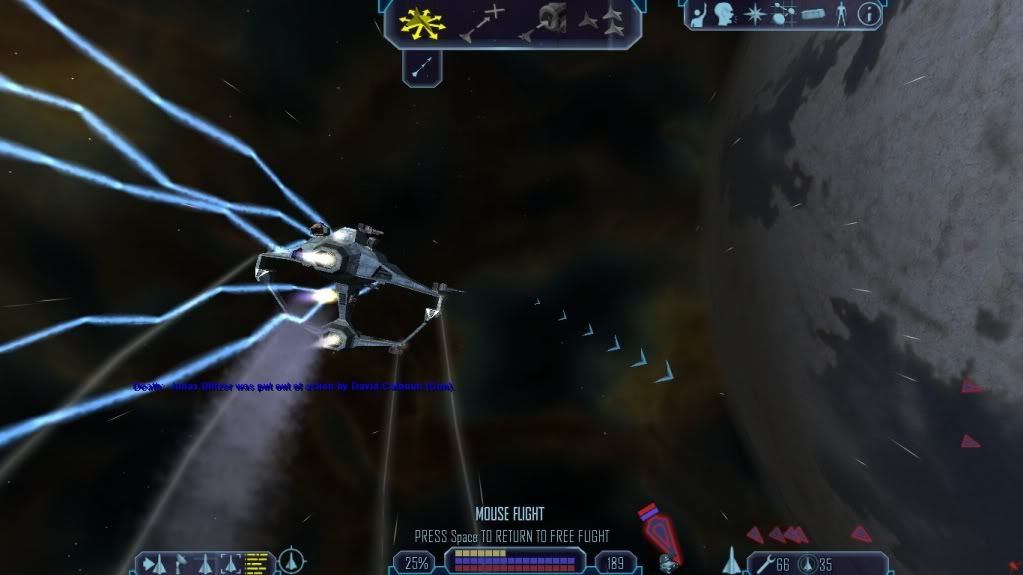Show the satellite dish stations filter
Screen dimensions: 1023x575
pyautogui.click(x=181, y=564)
